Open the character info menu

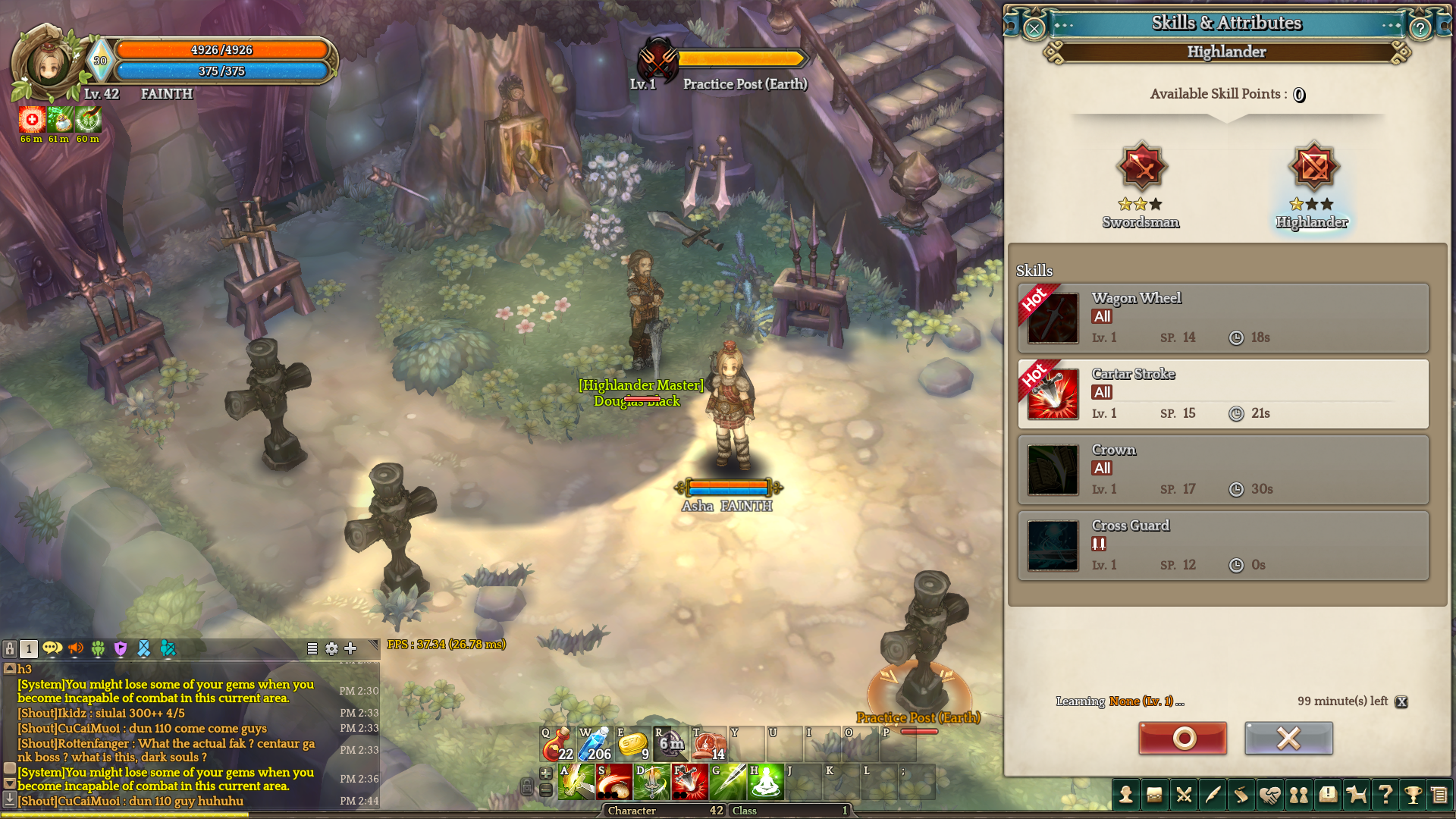[1126, 795]
